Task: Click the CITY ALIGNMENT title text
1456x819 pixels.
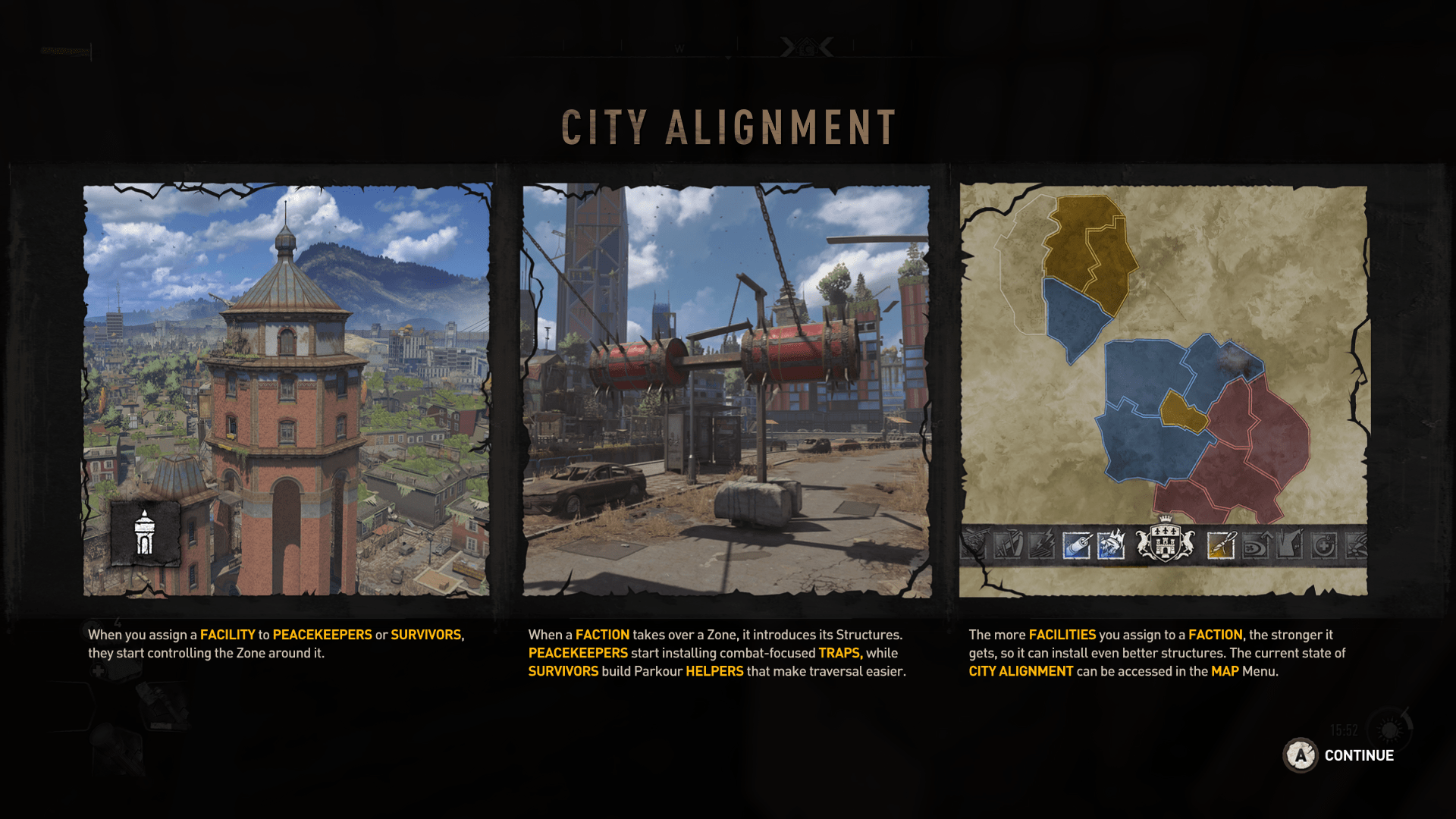Action: click(x=728, y=125)
